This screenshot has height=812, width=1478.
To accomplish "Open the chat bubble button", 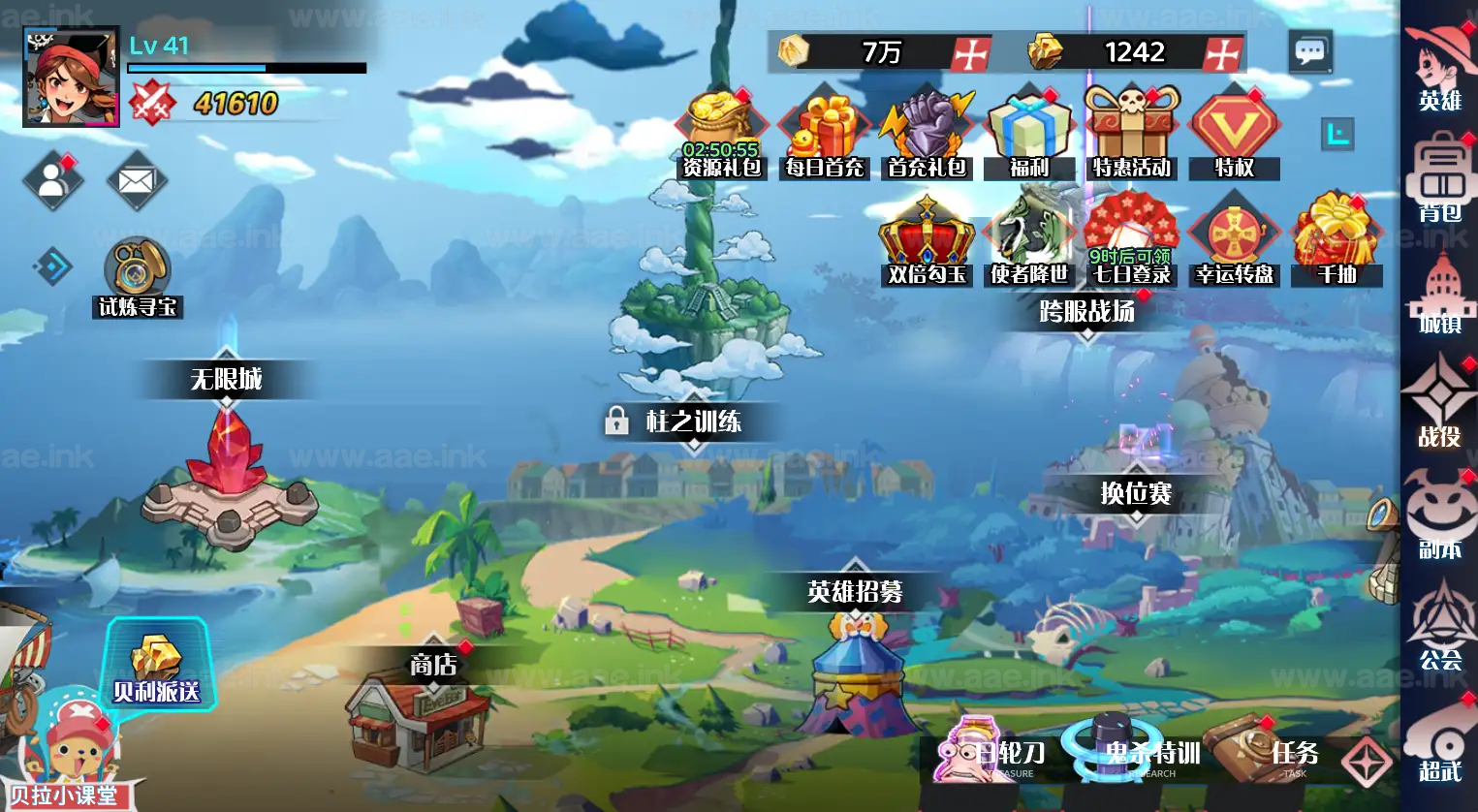I will point(1310,51).
